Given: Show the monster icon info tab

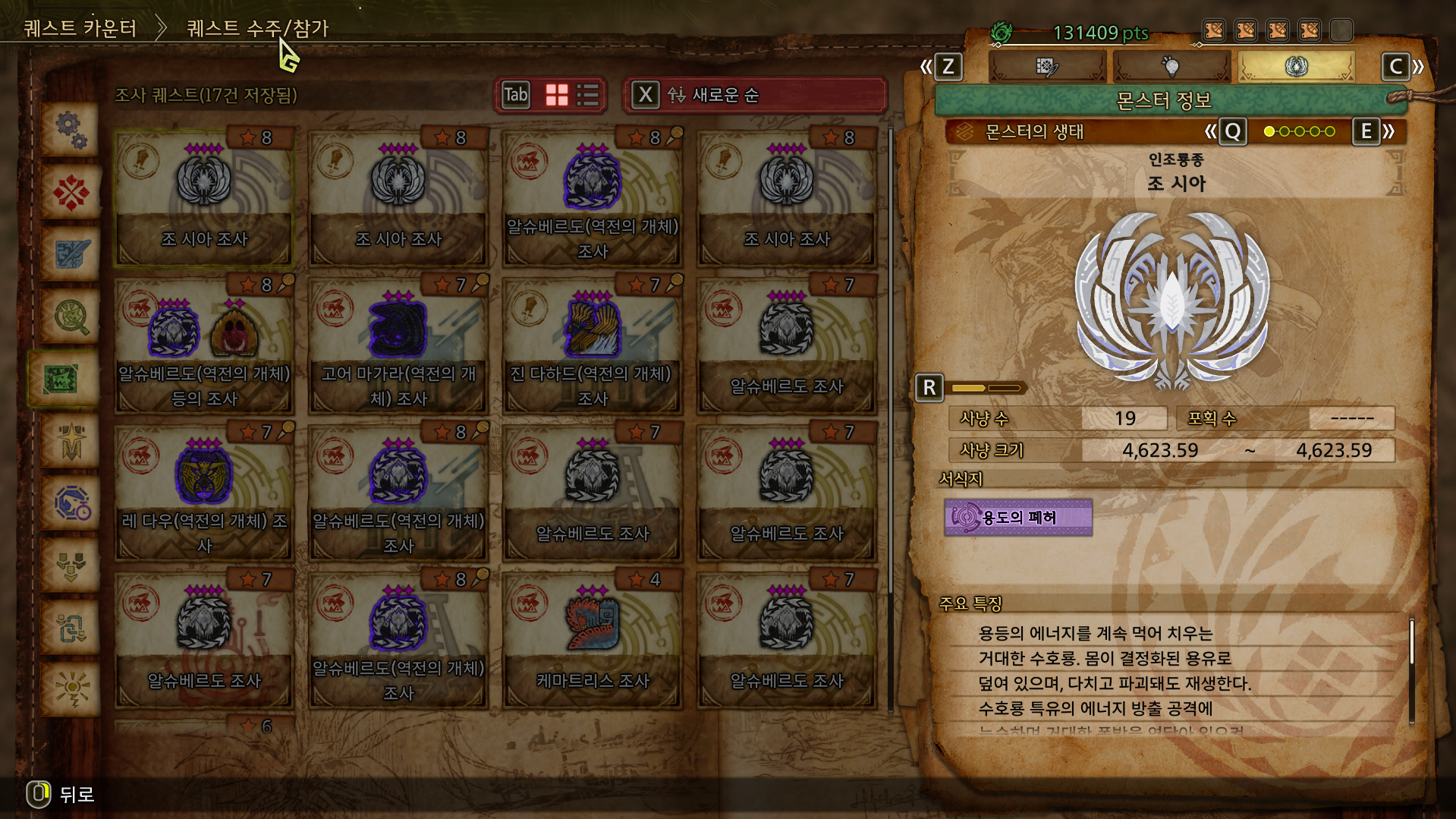Looking at the screenshot, I should [x=1296, y=67].
